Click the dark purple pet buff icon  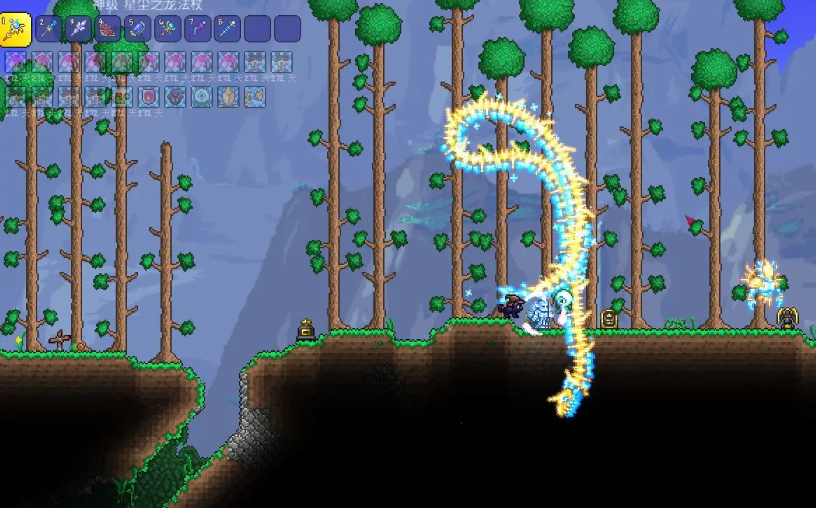(x=176, y=96)
